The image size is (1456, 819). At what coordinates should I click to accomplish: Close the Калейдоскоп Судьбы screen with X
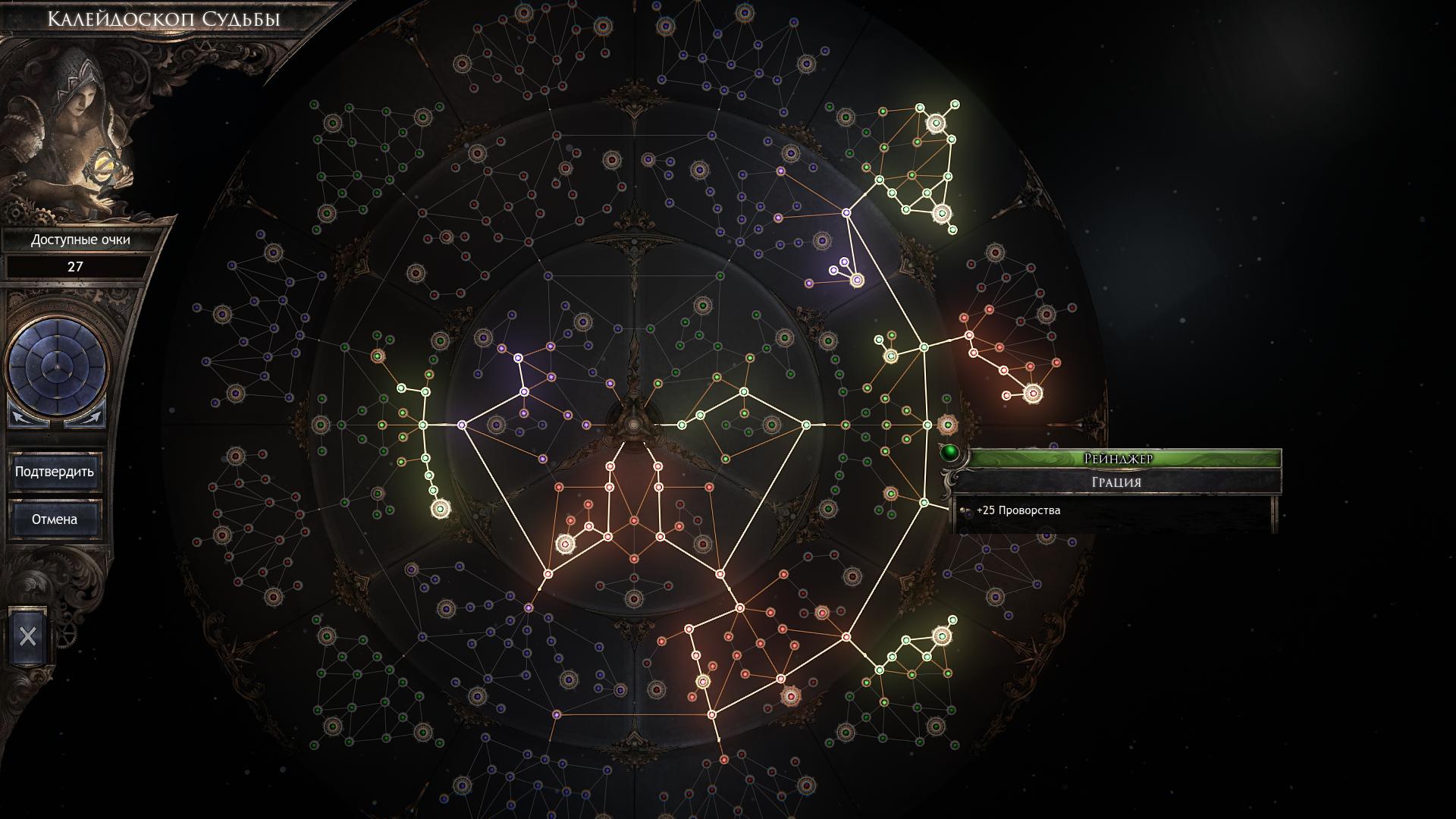coord(28,636)
